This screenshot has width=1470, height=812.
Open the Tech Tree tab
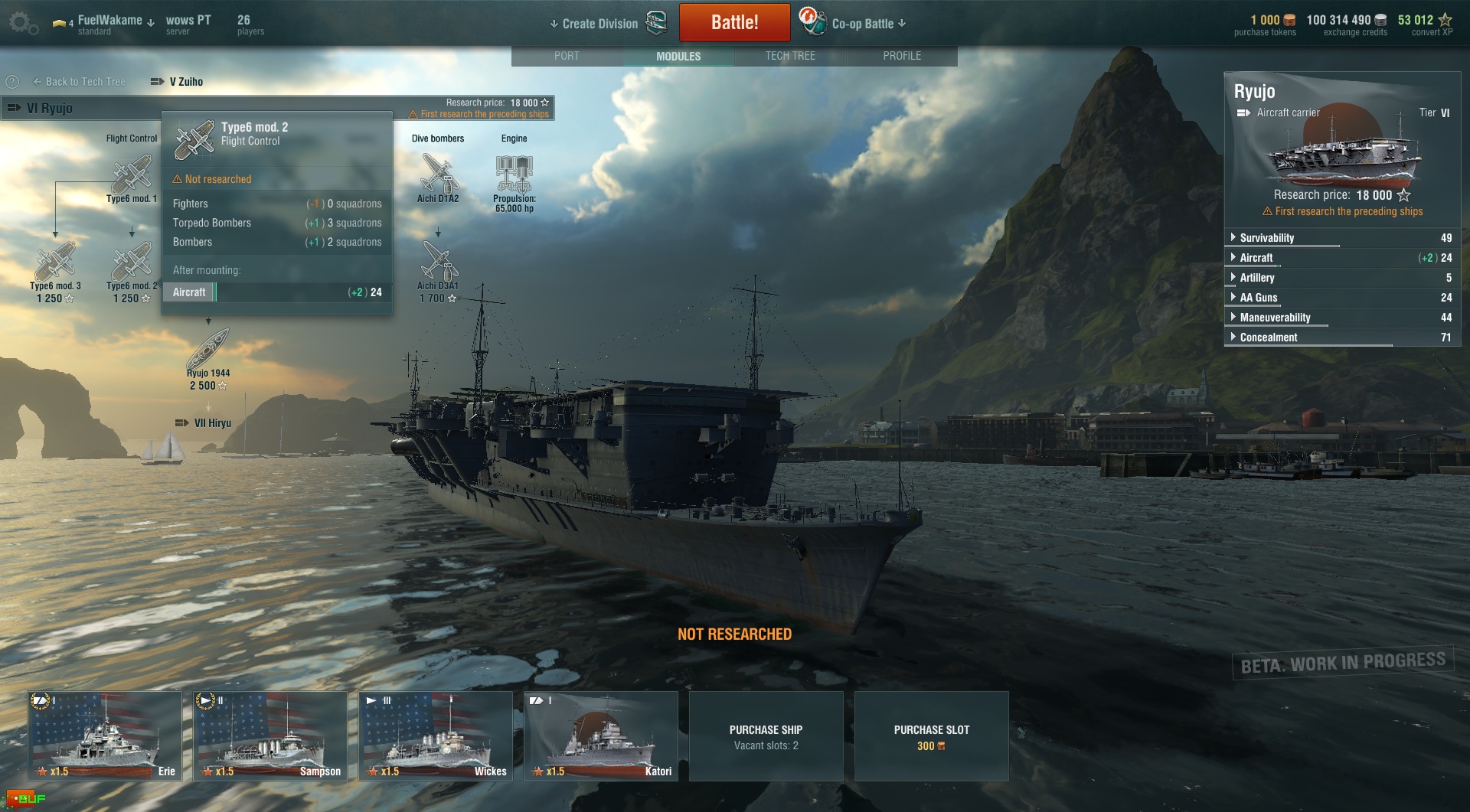(x=790, y=56)
